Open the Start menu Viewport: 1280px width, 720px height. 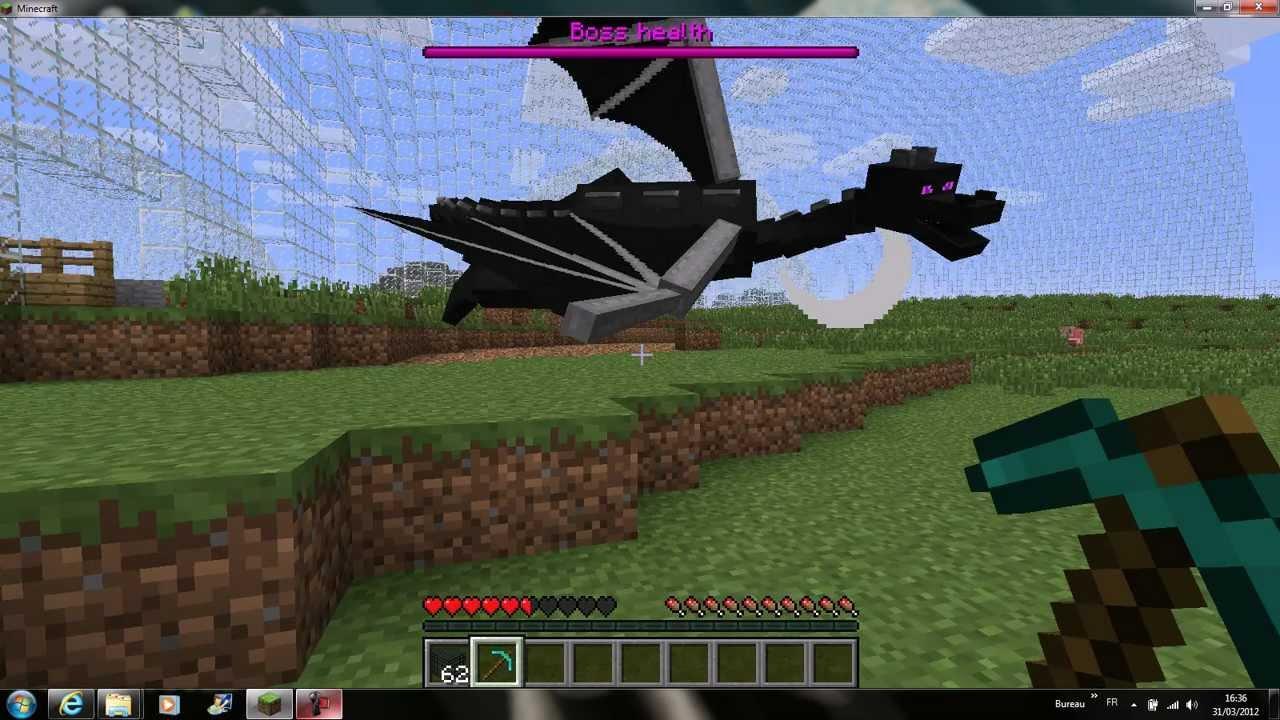[x=18, y=704]
